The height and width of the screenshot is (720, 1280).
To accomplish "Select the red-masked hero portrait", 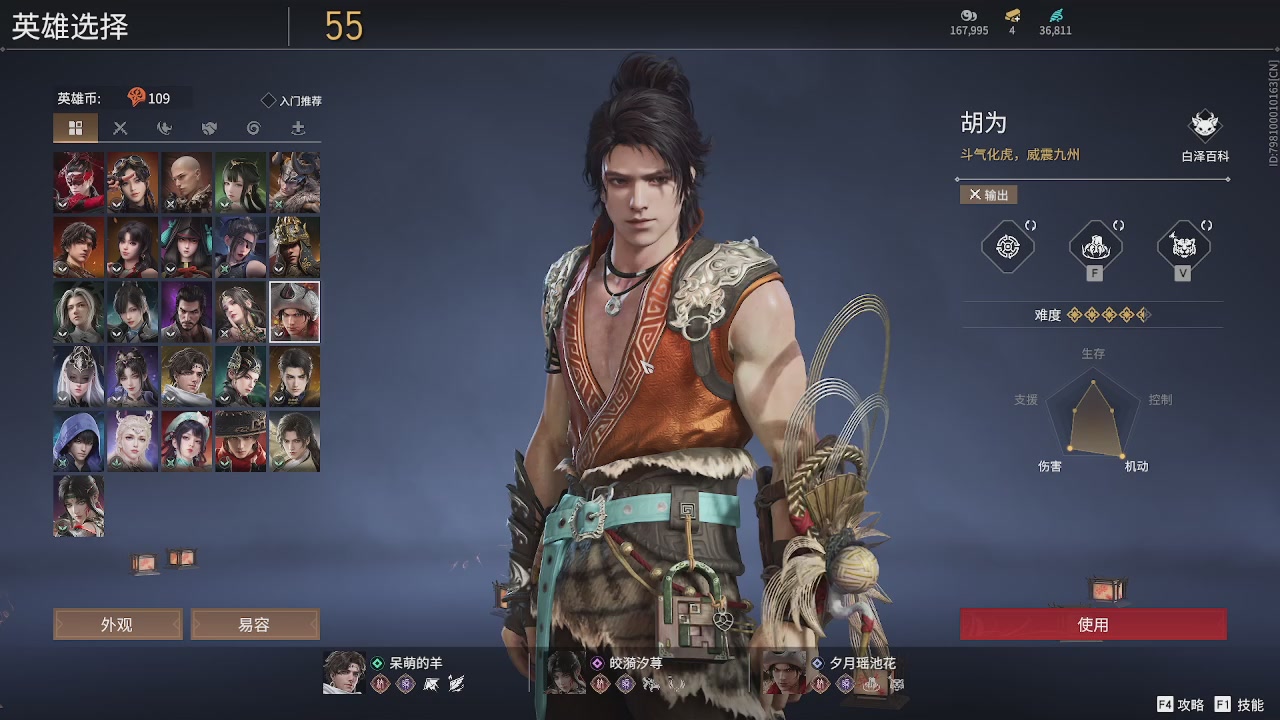I will 78,182.
